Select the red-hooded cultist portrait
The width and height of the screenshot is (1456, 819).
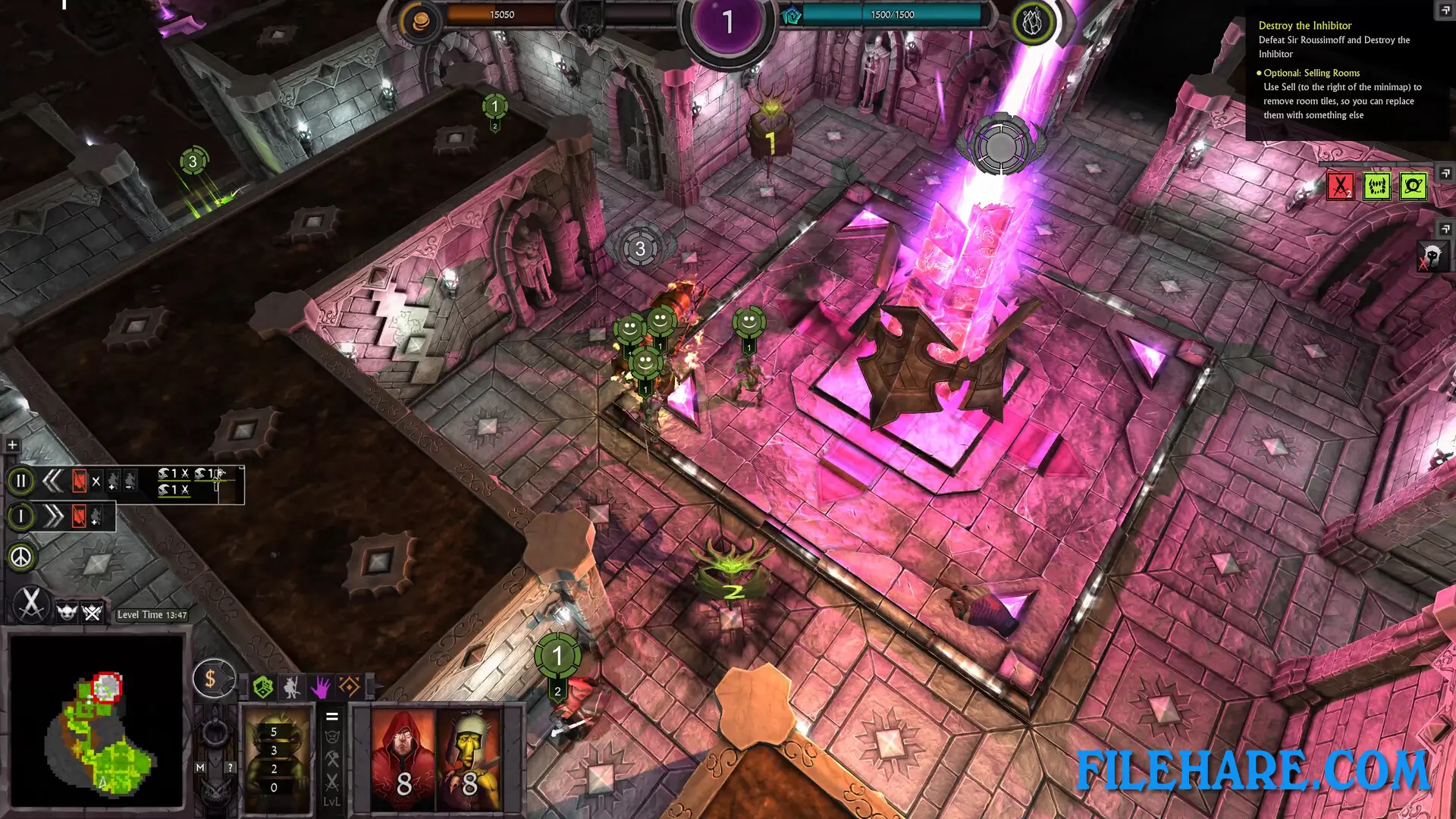coord(403,759)
